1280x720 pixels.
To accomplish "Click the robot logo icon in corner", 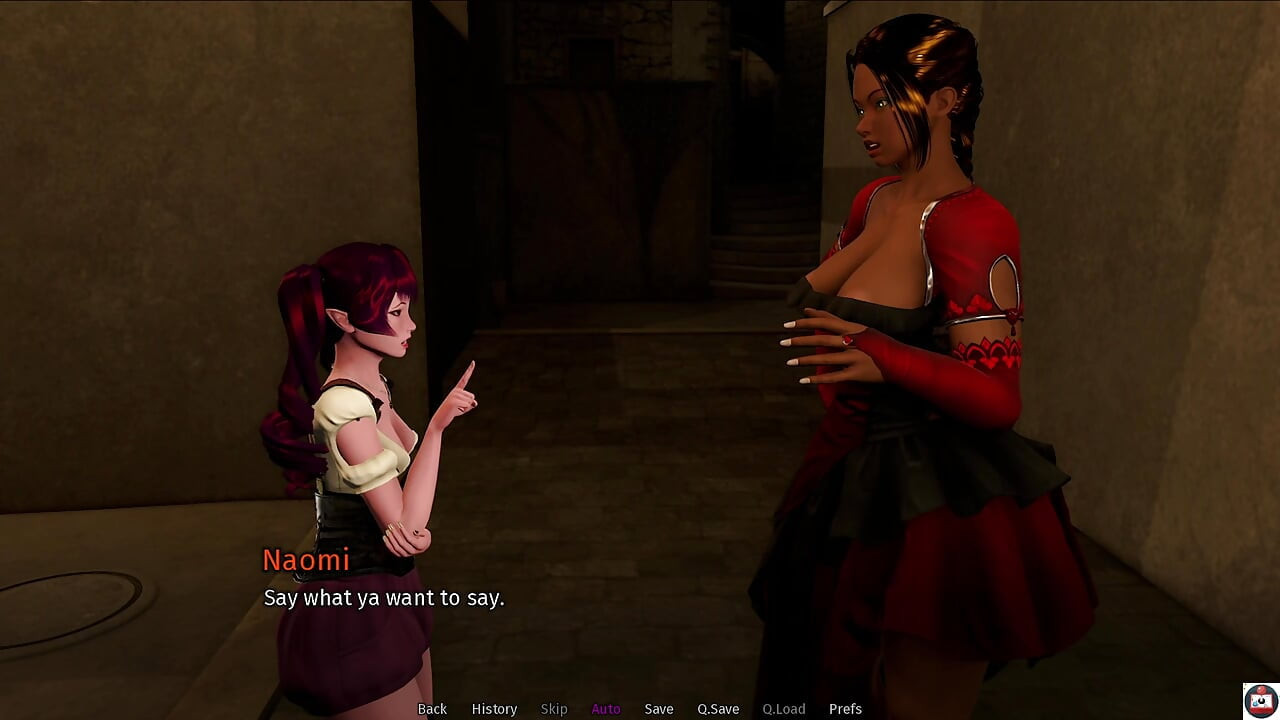I will pyautogui.click(x=1260, y=701).
